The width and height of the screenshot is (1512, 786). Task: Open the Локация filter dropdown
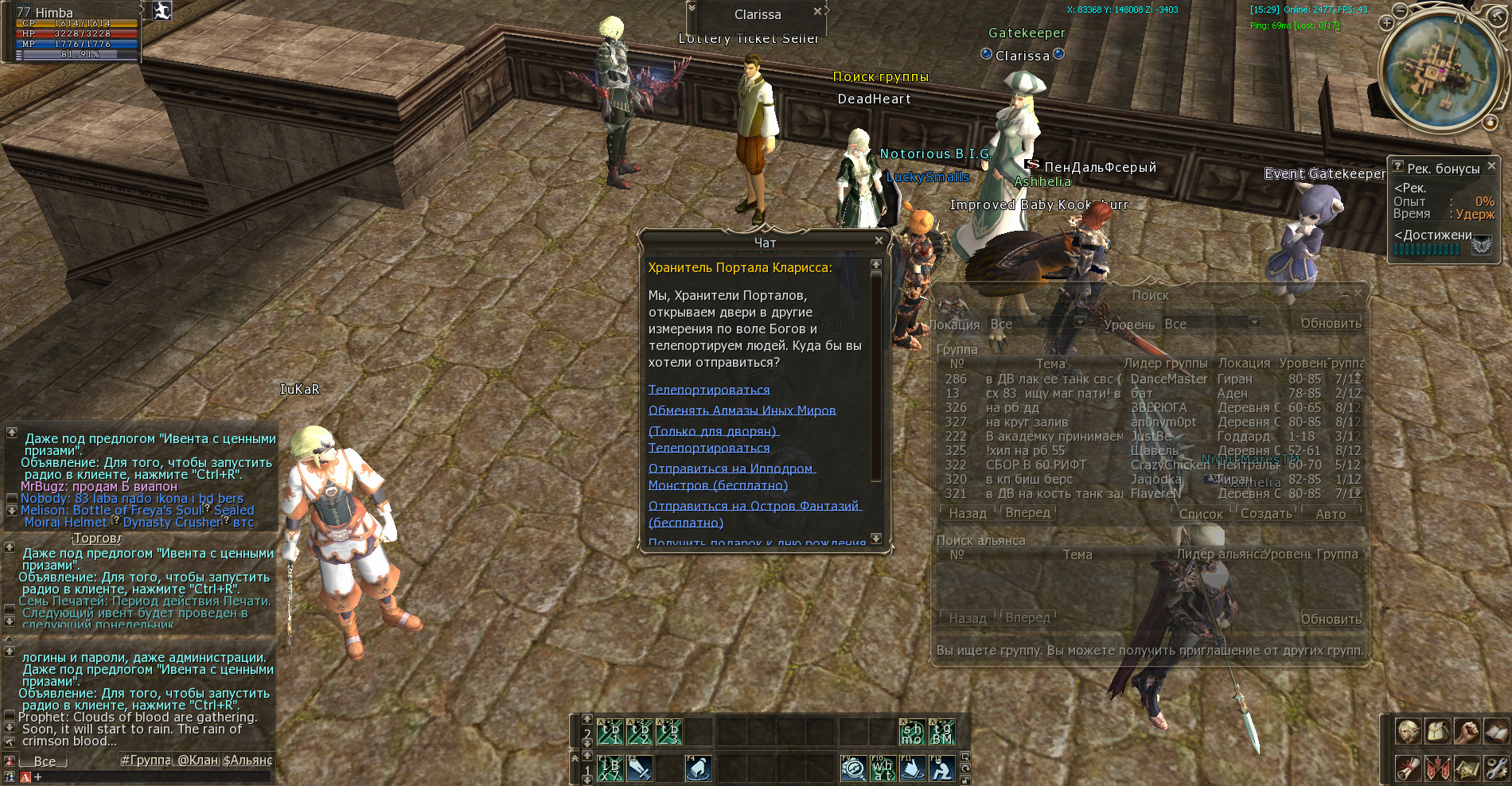[1080, 322]
